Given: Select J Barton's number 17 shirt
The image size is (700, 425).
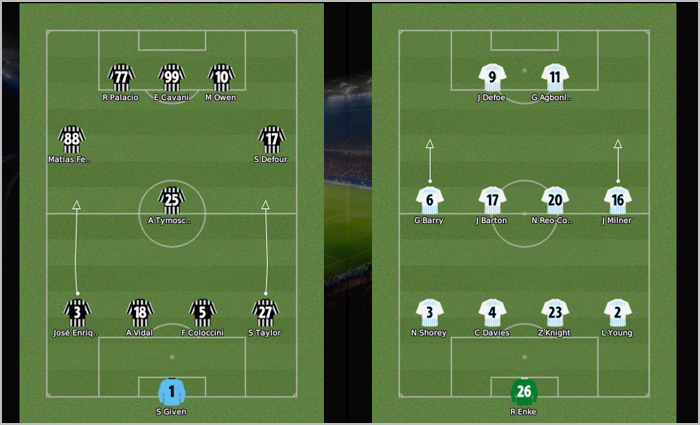Looking at the screenshot, I should (x=492, y=200).
